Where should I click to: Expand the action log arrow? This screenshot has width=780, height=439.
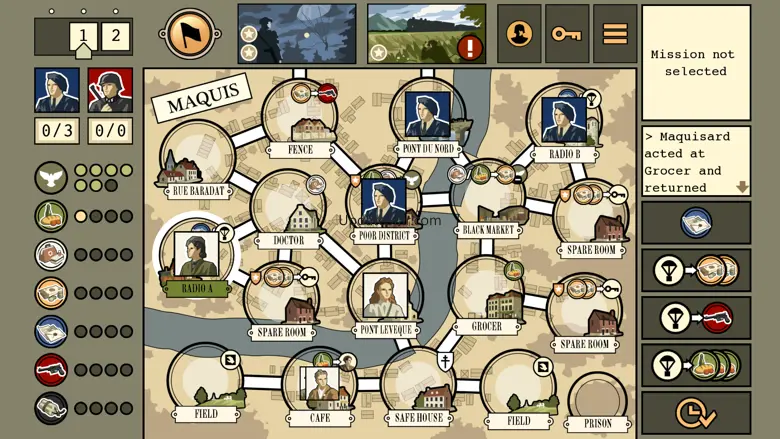pos(742,187)
